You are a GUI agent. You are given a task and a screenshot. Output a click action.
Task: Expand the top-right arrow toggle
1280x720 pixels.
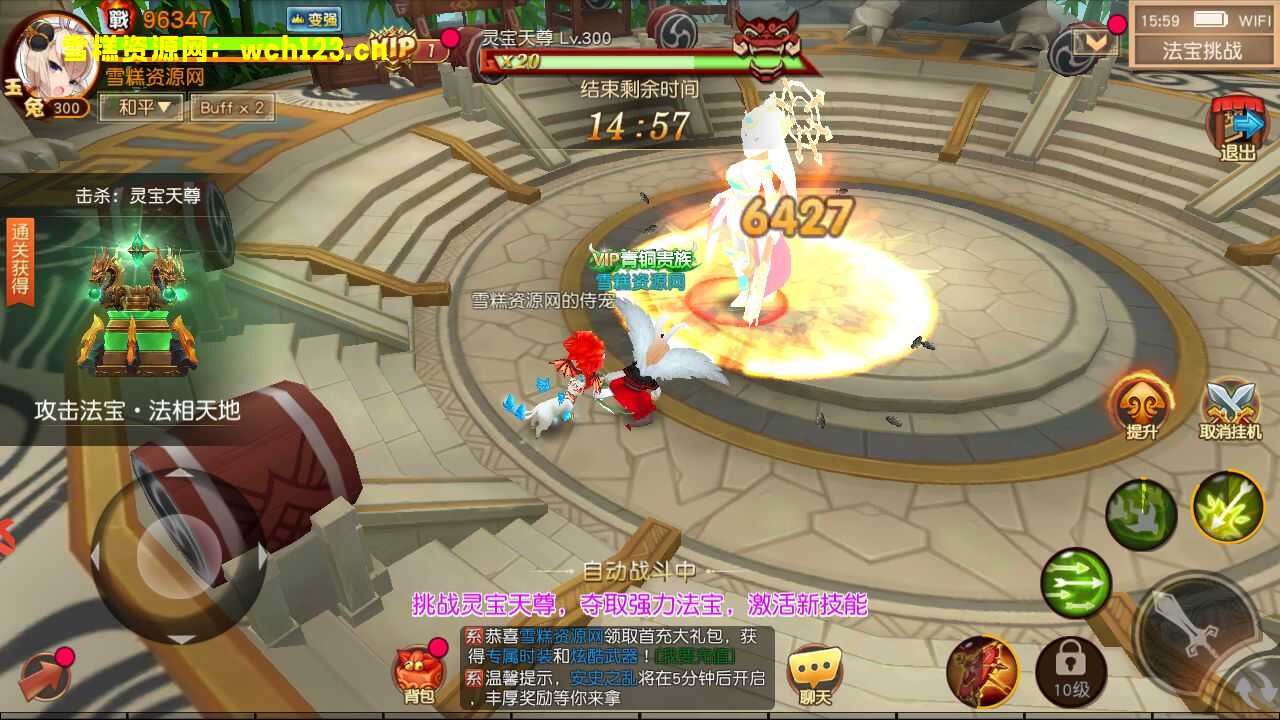click(1095, 42)
